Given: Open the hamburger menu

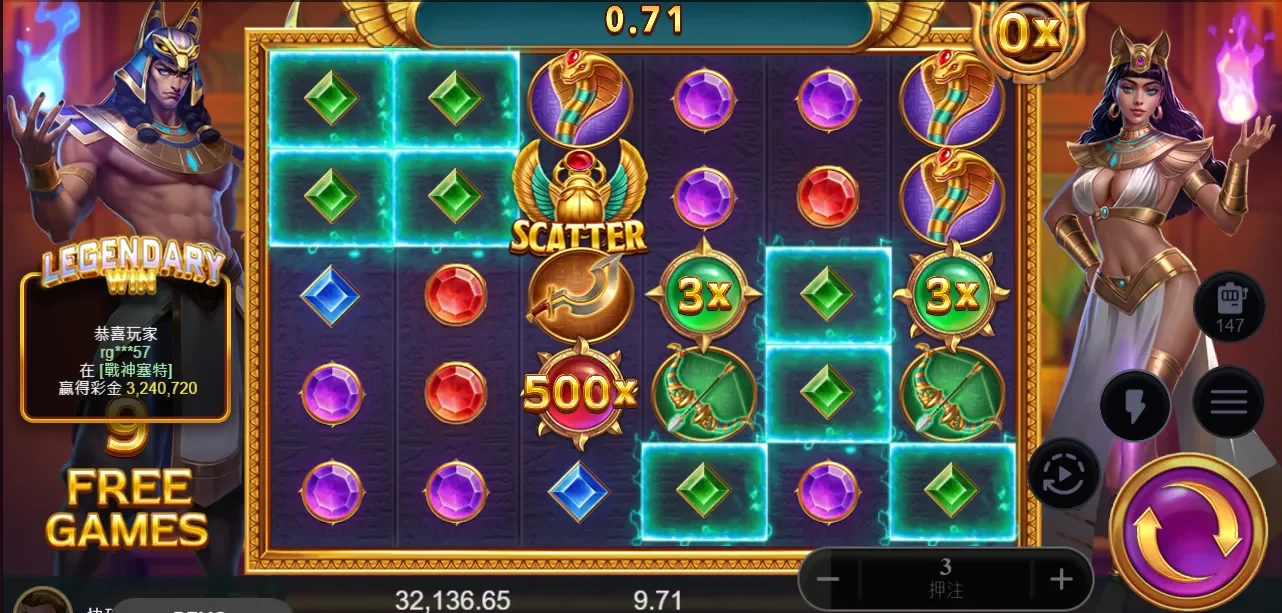Looking at the screenshot, I should click(x=1228, y=402).
